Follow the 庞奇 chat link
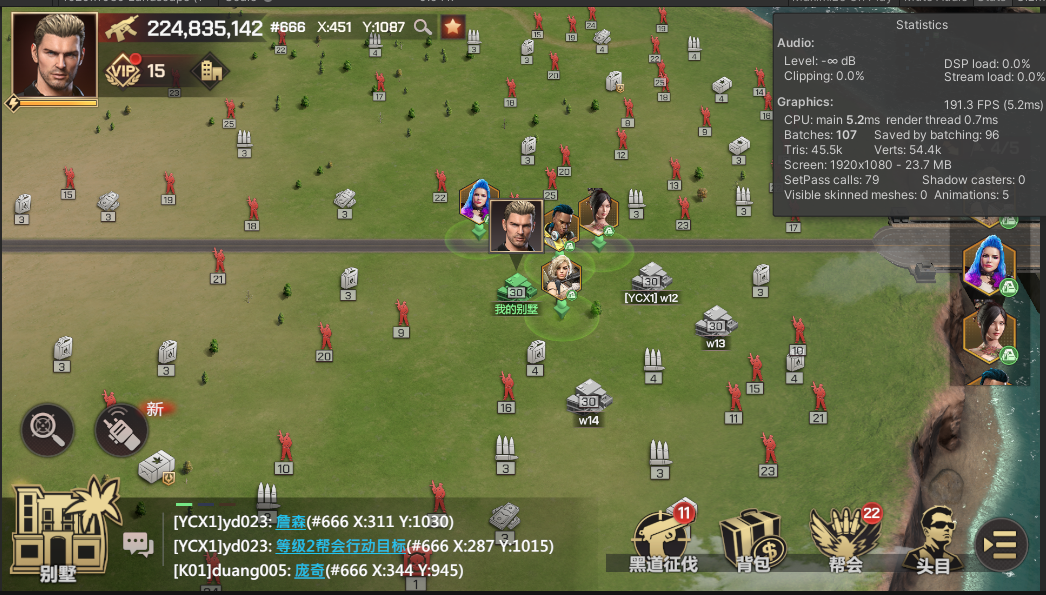This screenshot has width=1046, height=595. [308, 570]
